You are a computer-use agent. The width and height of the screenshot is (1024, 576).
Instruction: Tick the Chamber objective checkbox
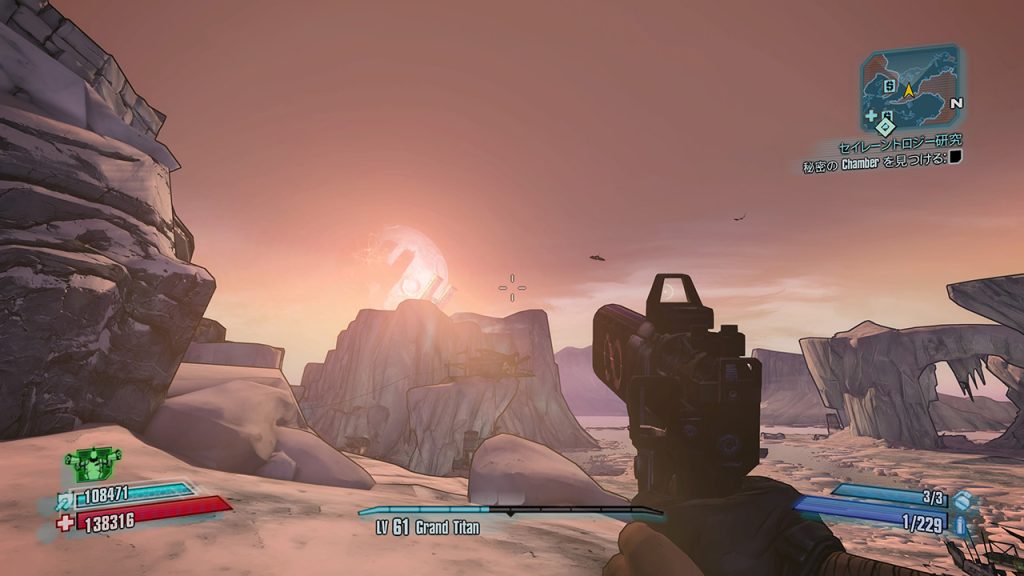tap(955, 156)
